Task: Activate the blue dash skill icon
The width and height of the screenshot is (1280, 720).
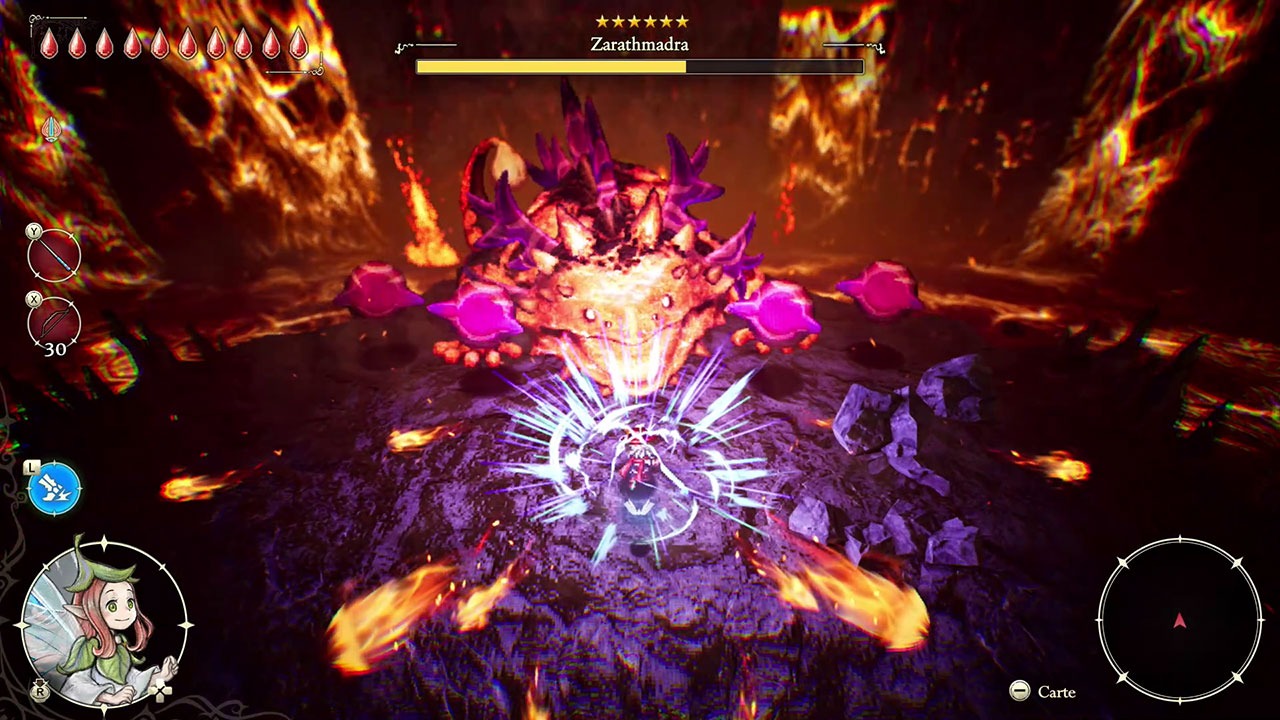Action: pos(54,489)
